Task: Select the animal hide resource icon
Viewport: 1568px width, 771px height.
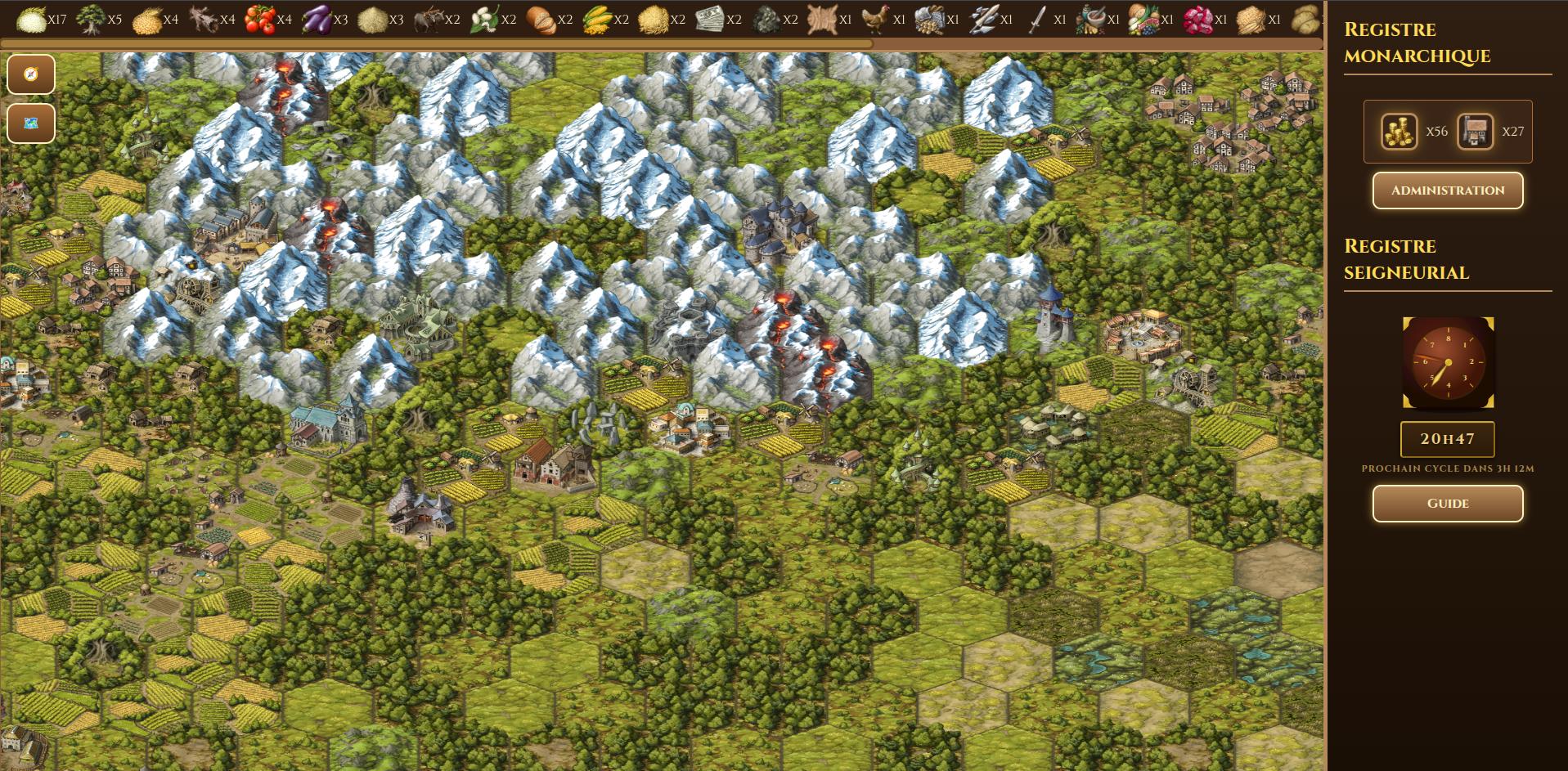Action: click(821, 19)
